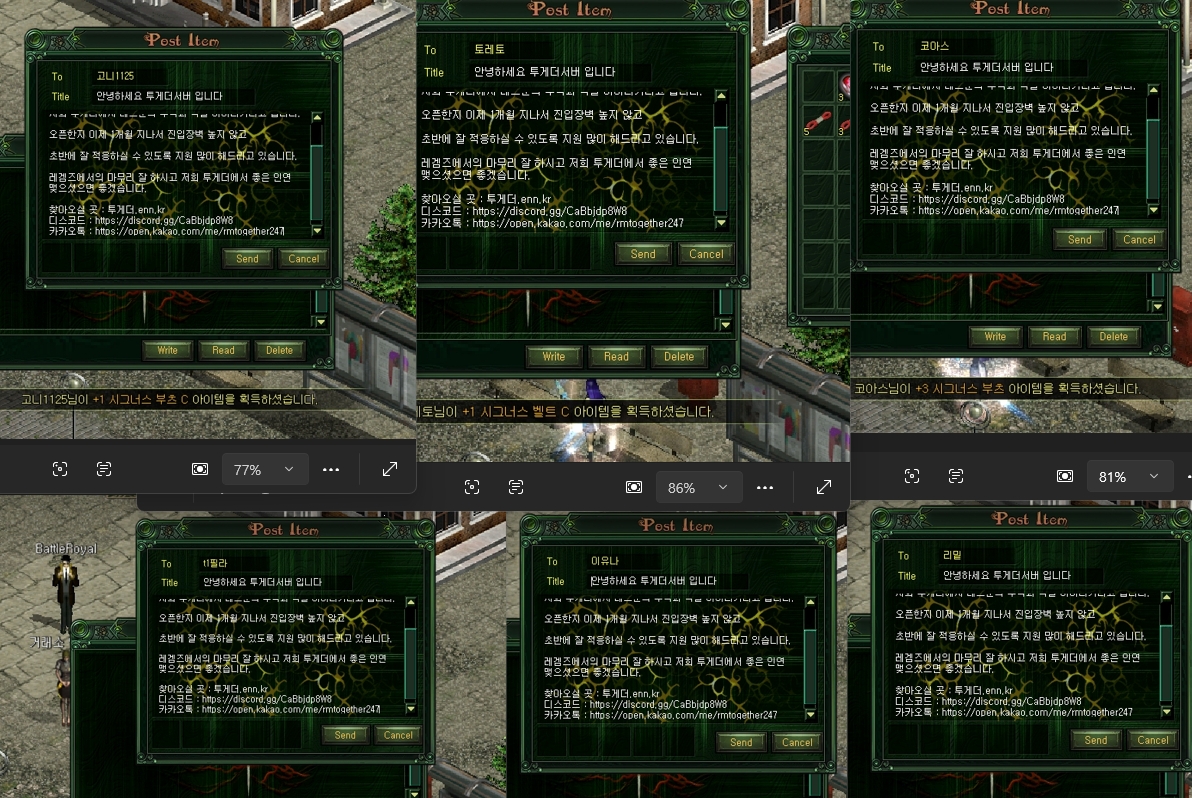Click the To field containing 토레토
This screenshot has width=1192, height=798.
[560, 50]
